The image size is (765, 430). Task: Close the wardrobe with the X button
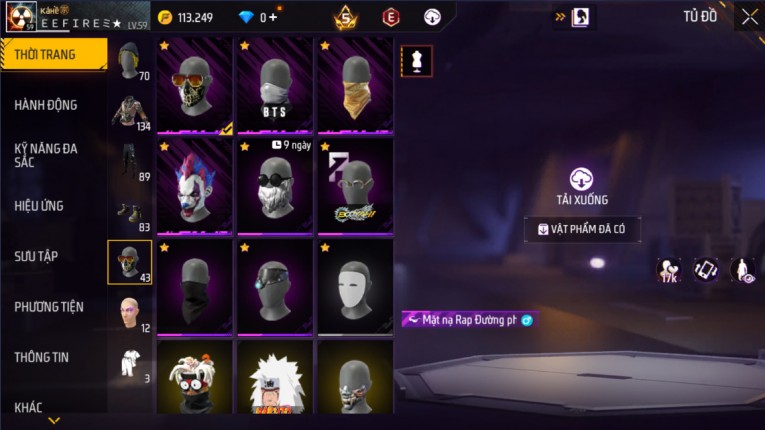click(749, 17)
